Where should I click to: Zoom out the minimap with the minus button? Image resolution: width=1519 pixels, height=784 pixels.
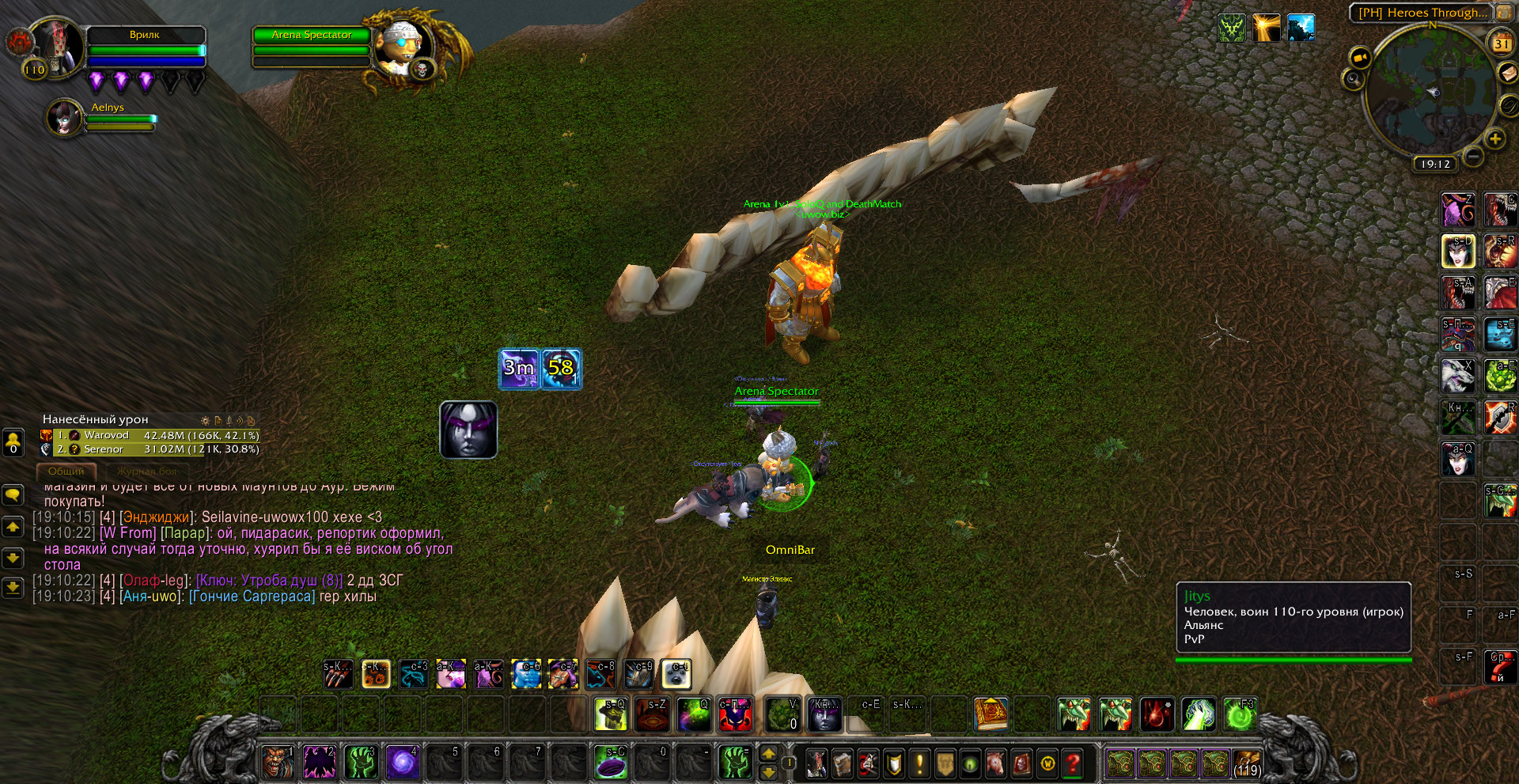point(1472,156)
